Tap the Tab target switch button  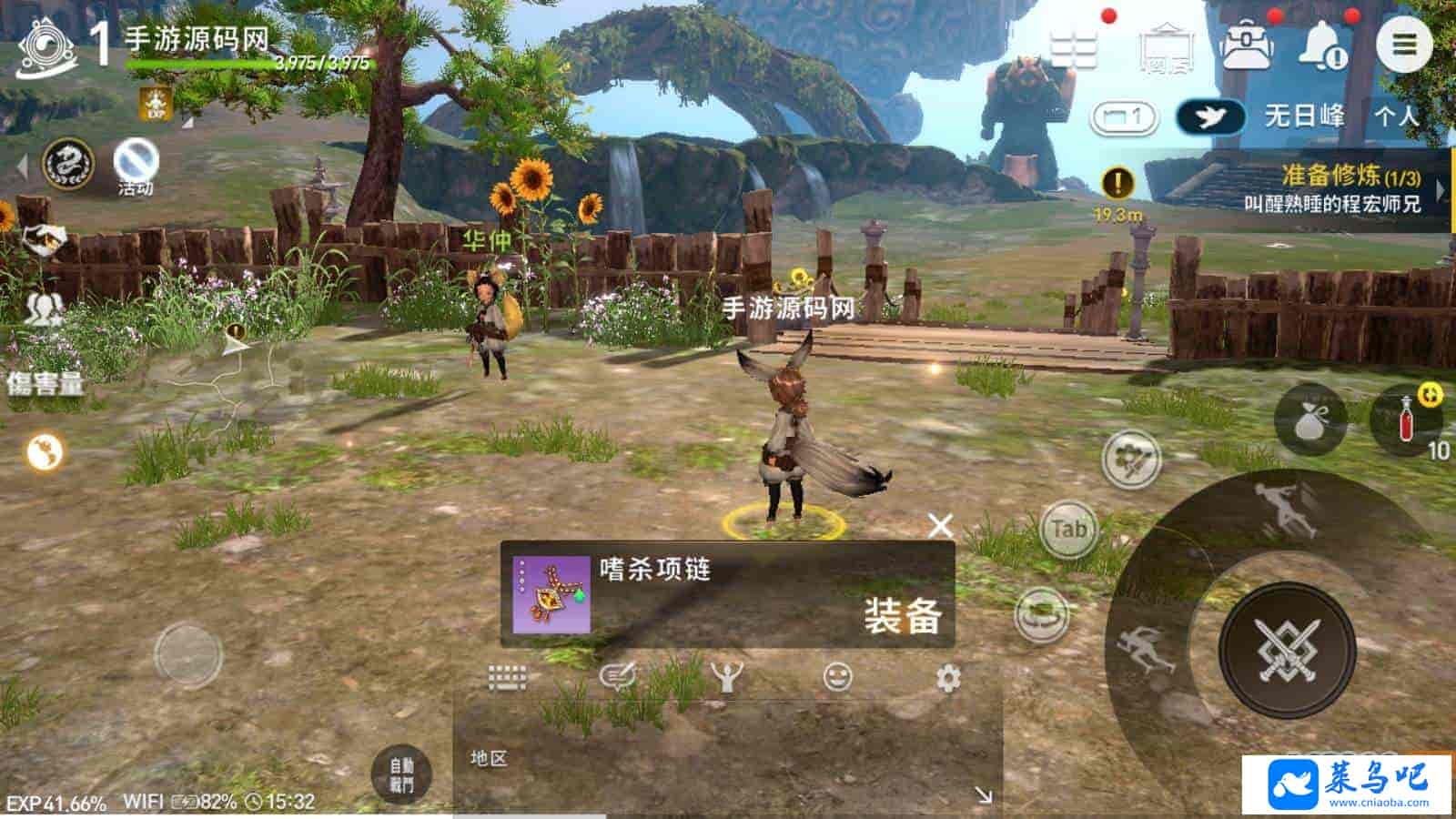click(1068, 529)
